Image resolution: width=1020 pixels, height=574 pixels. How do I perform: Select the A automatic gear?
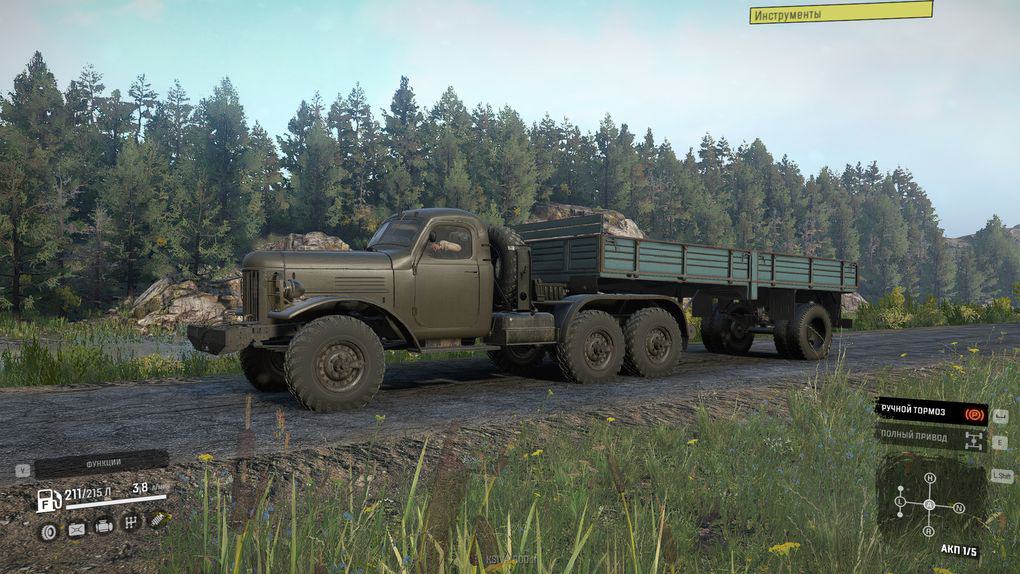click(x=929, y=504)
